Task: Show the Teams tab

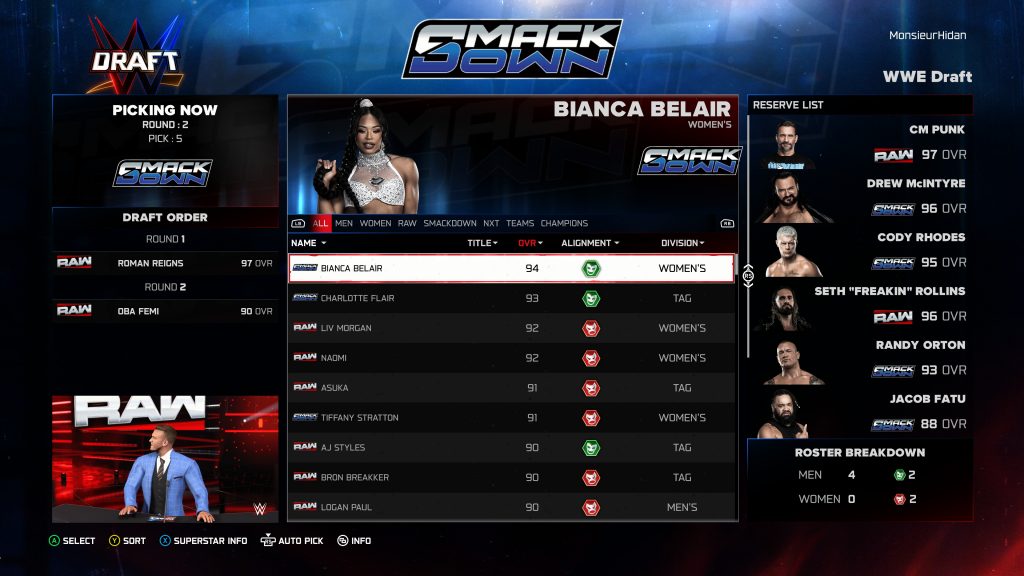Action: click(520, 224)
